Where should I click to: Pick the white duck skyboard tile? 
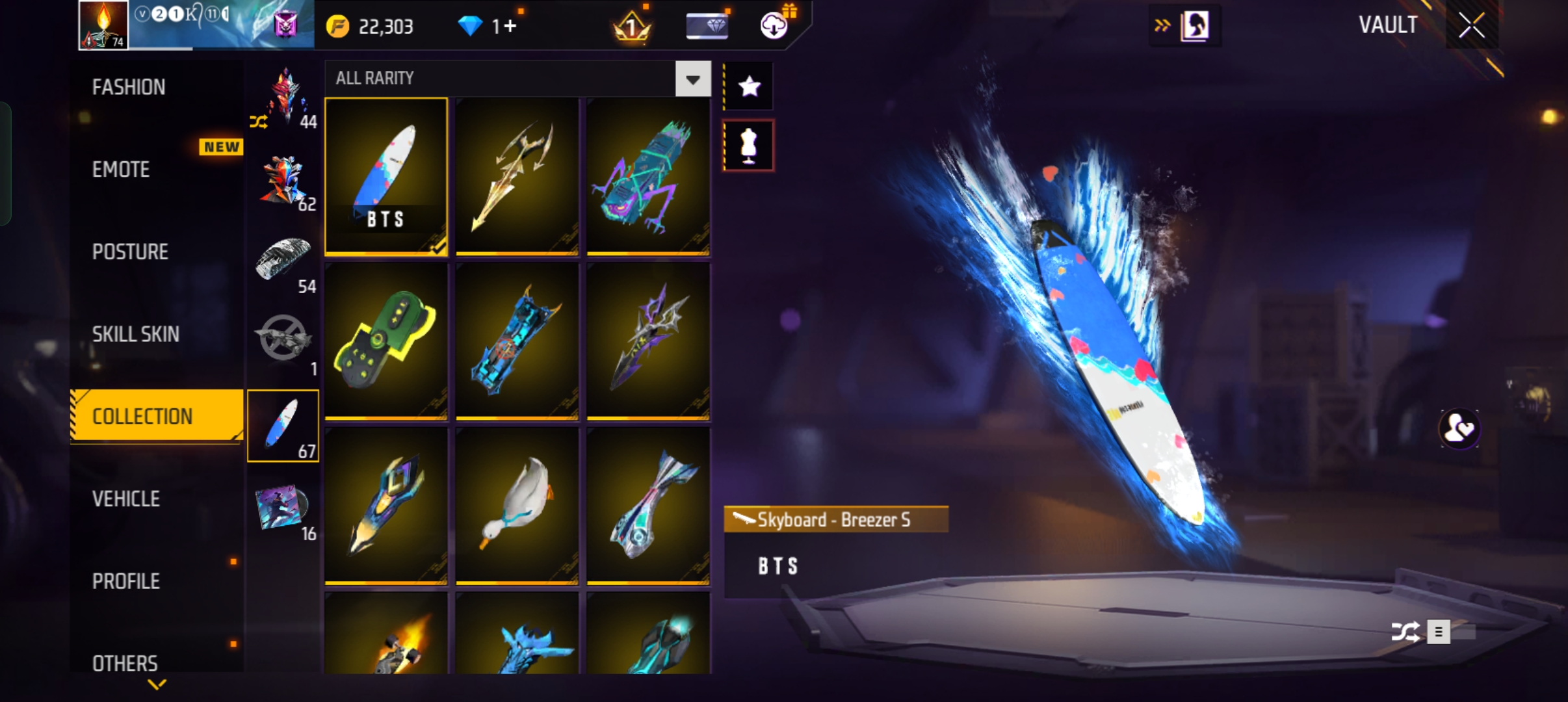coord(517,506)
